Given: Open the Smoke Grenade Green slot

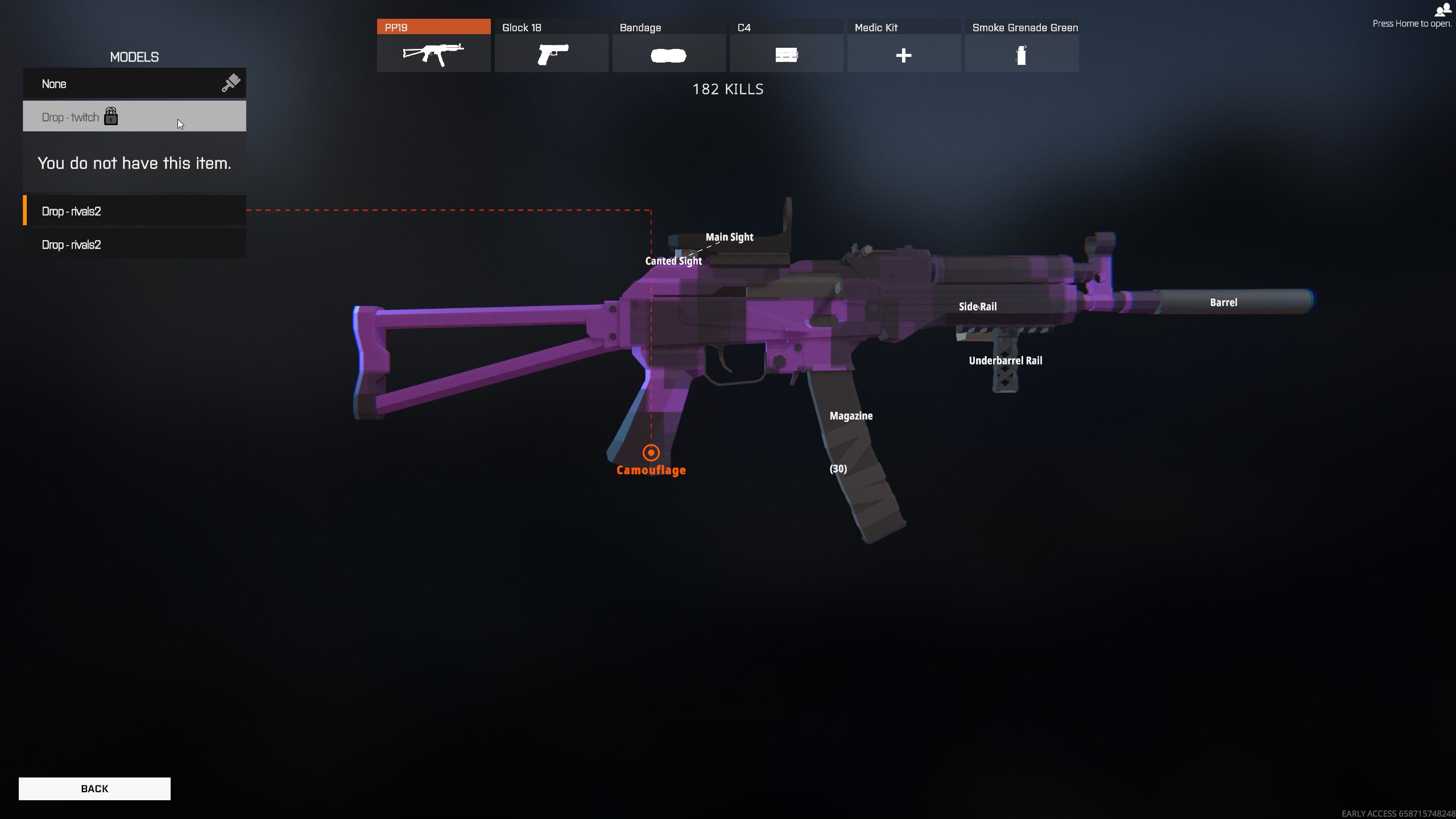Looking at the screenshot, I should pyautogui.click(x=1021, y=45).
